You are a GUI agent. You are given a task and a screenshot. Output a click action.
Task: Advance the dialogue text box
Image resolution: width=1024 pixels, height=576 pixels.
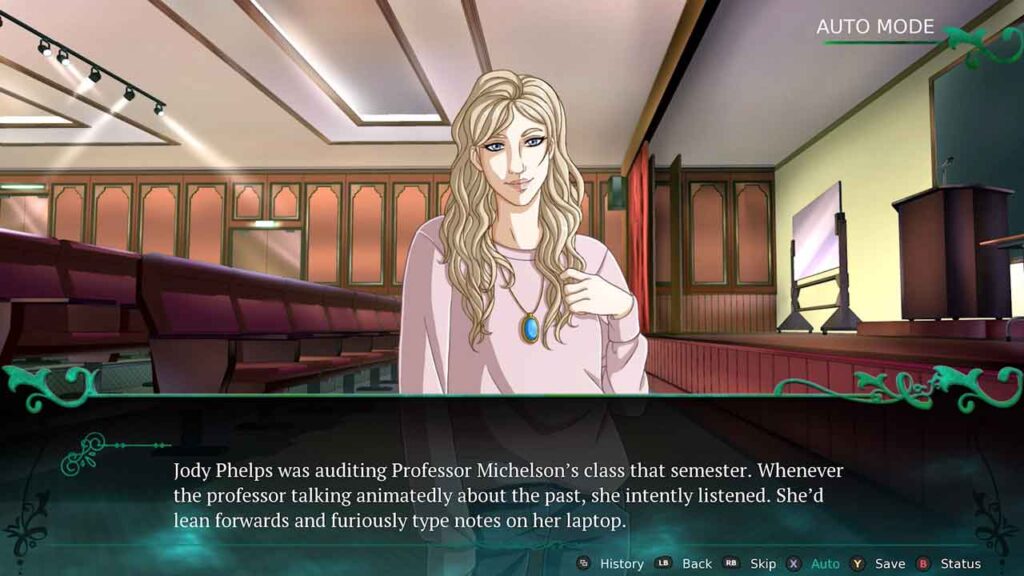coord(510,495)
